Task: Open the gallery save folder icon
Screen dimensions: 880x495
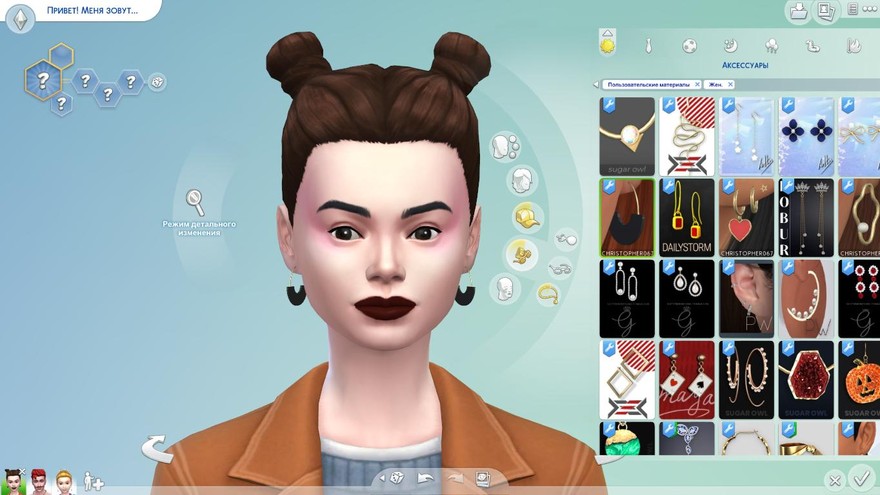Action: (799, 12)
